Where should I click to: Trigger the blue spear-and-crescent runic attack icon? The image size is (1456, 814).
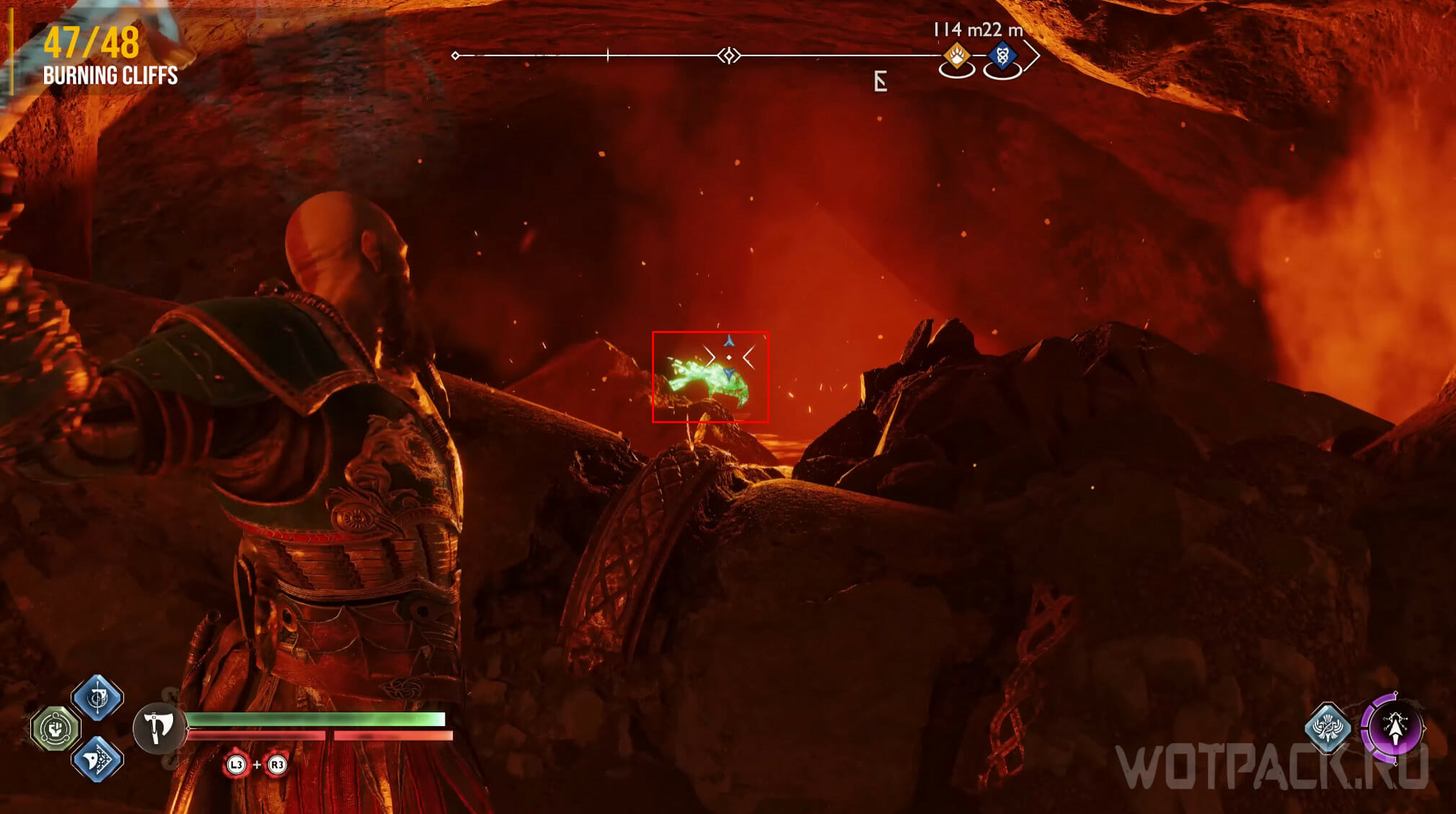point(97,697)
